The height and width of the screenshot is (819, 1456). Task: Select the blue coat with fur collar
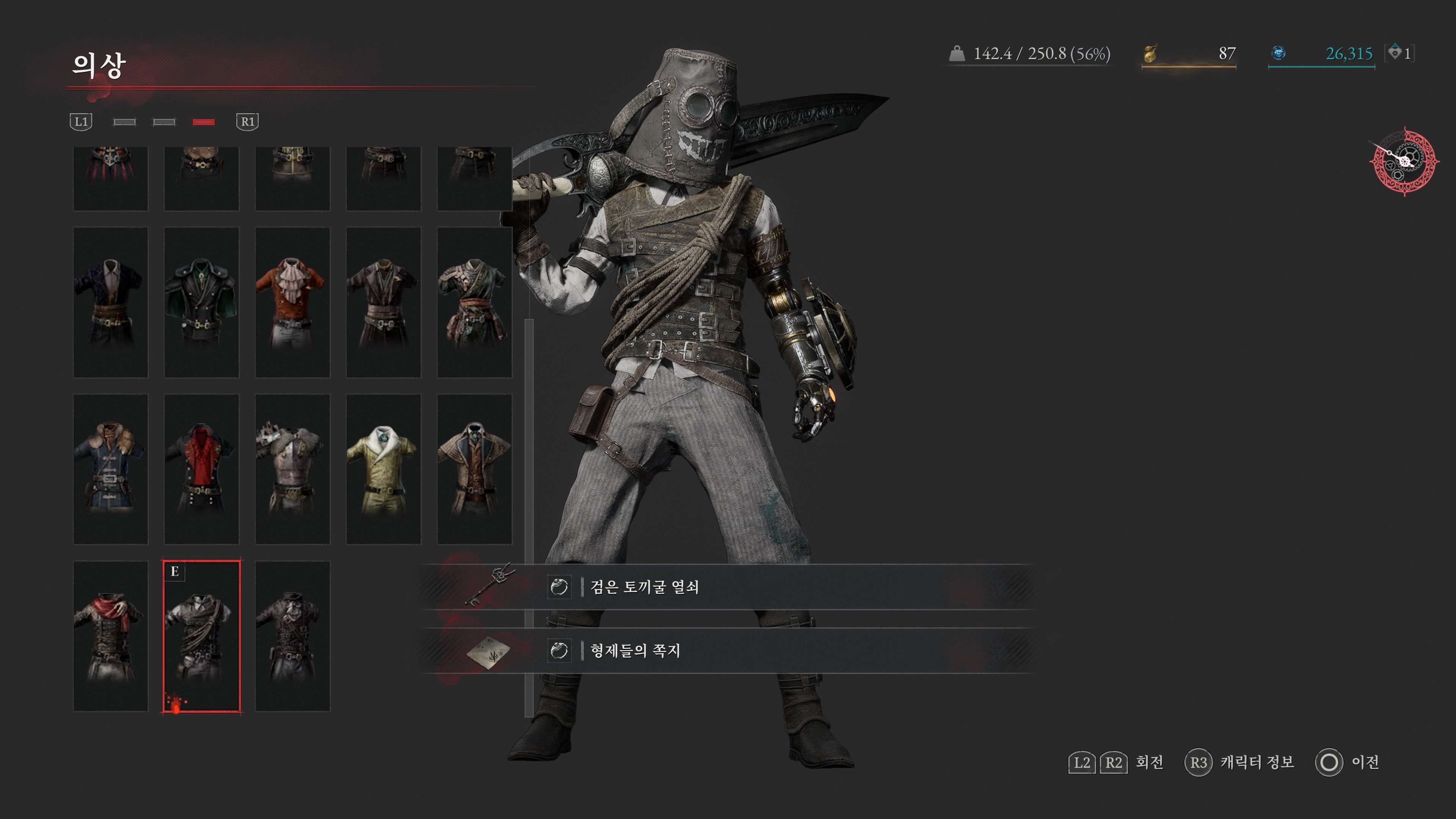click(x=111, y=469)
